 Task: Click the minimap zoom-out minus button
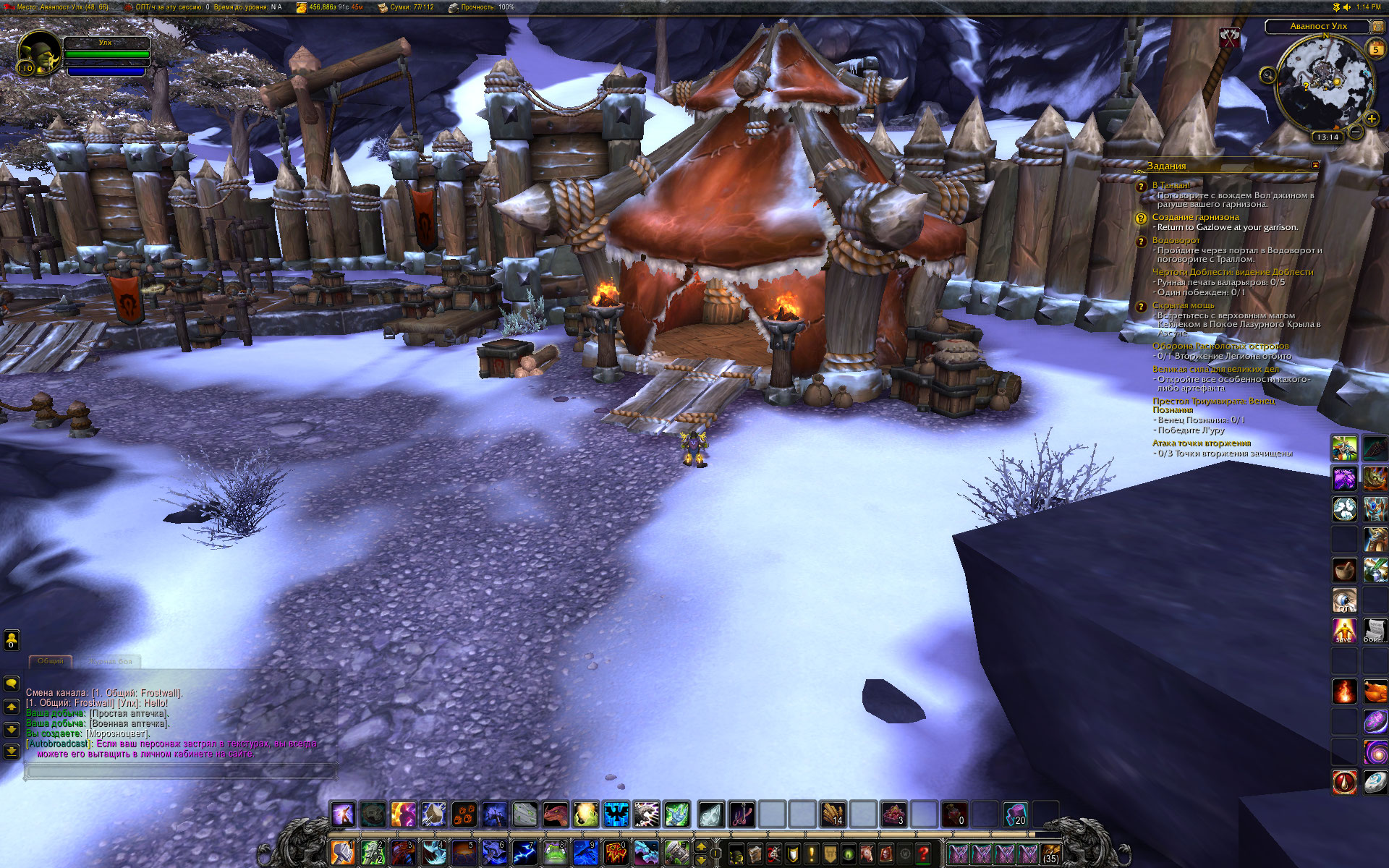point(1356,132)
